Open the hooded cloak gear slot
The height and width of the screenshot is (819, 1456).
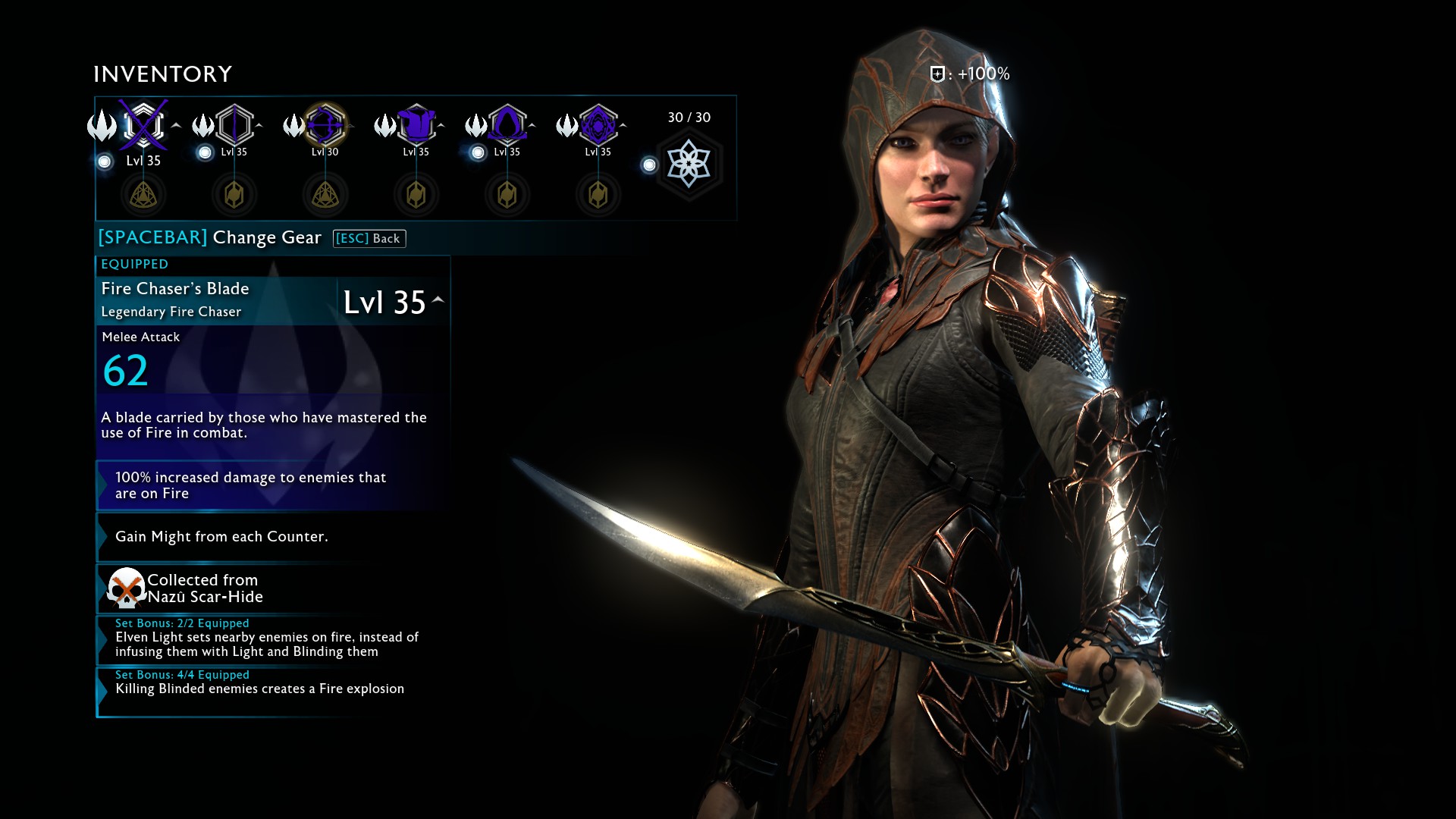coord(507,125)
